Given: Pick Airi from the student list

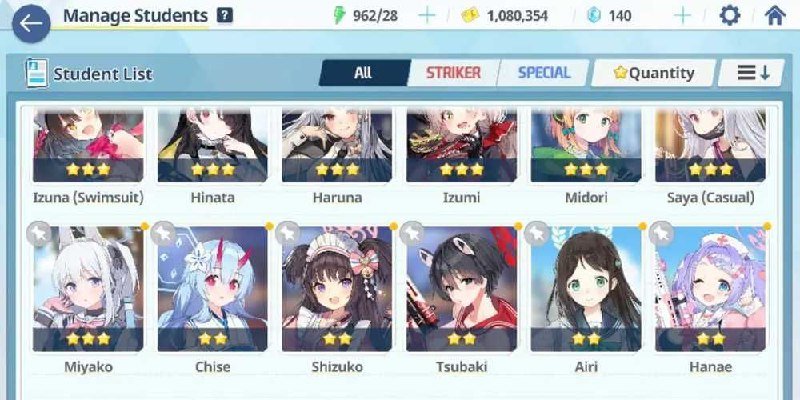Looking at the screenshot, I should 585,290.
